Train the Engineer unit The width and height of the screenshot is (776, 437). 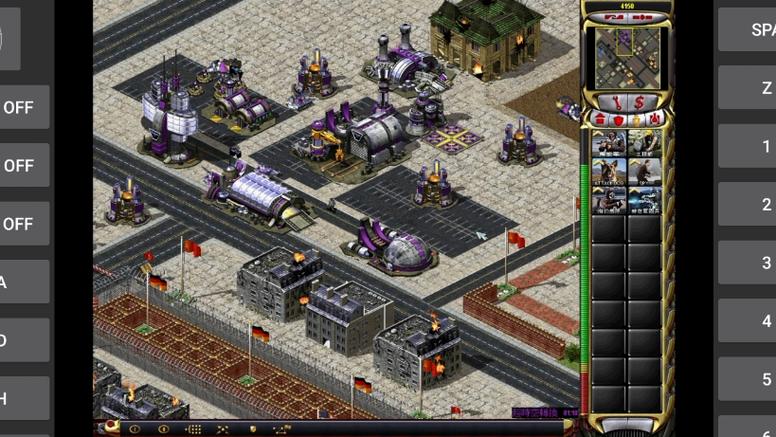coord(645,144)
